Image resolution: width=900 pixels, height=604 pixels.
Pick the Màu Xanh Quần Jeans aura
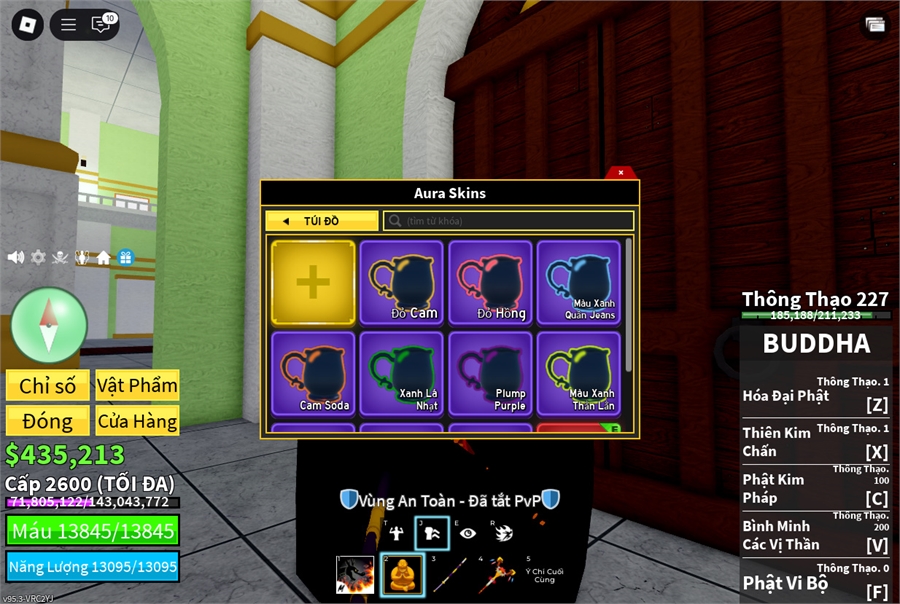(579, 282)
